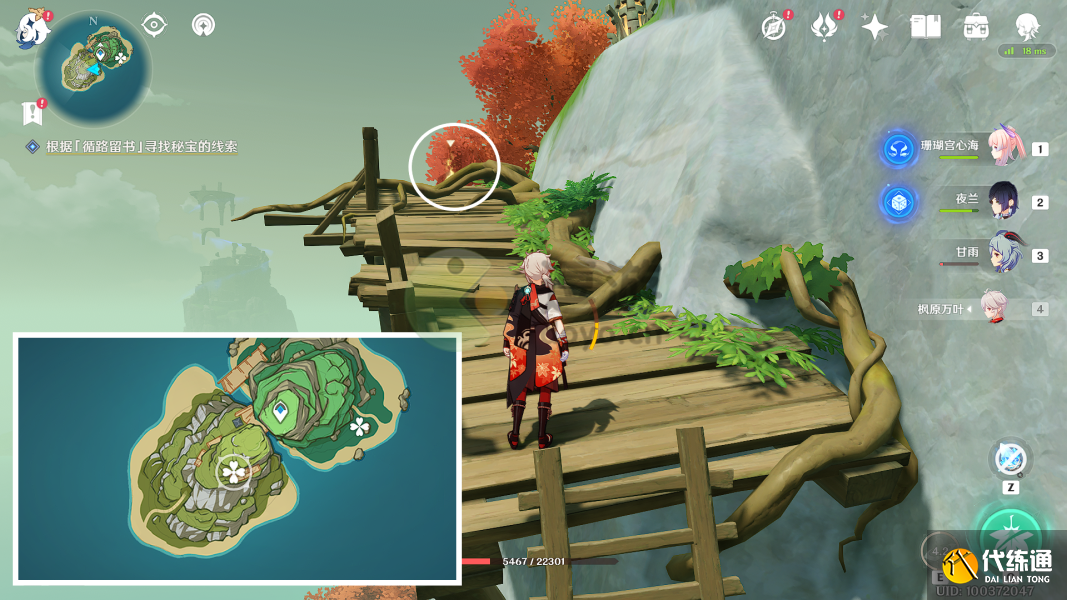Click the arch-shaped icon beside the minimap
Viewport: 1067px width, 600px height.
click(x=203, y=24)
